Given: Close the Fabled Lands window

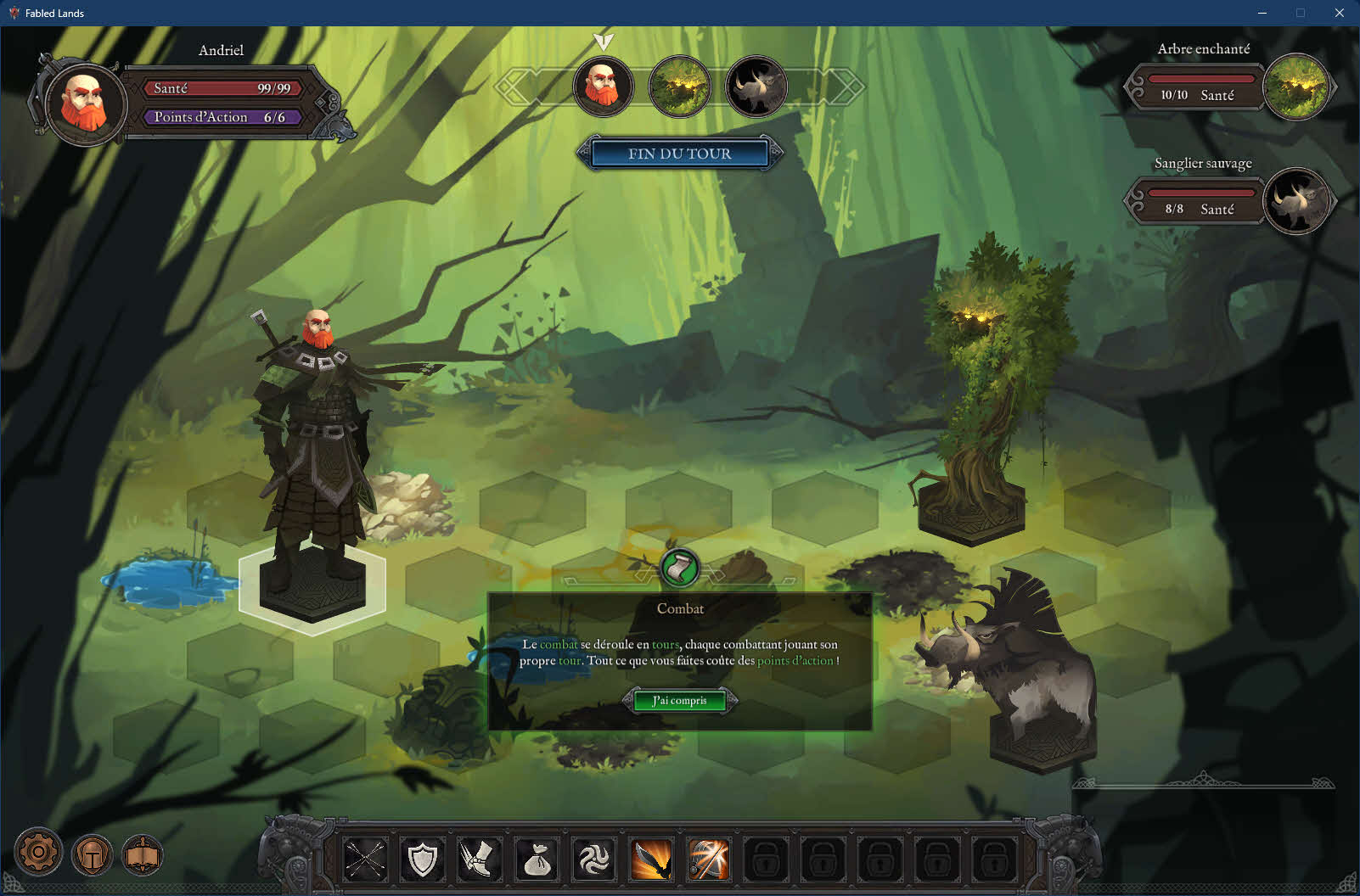Looking at the screenshot, I should coord(1340,13).
